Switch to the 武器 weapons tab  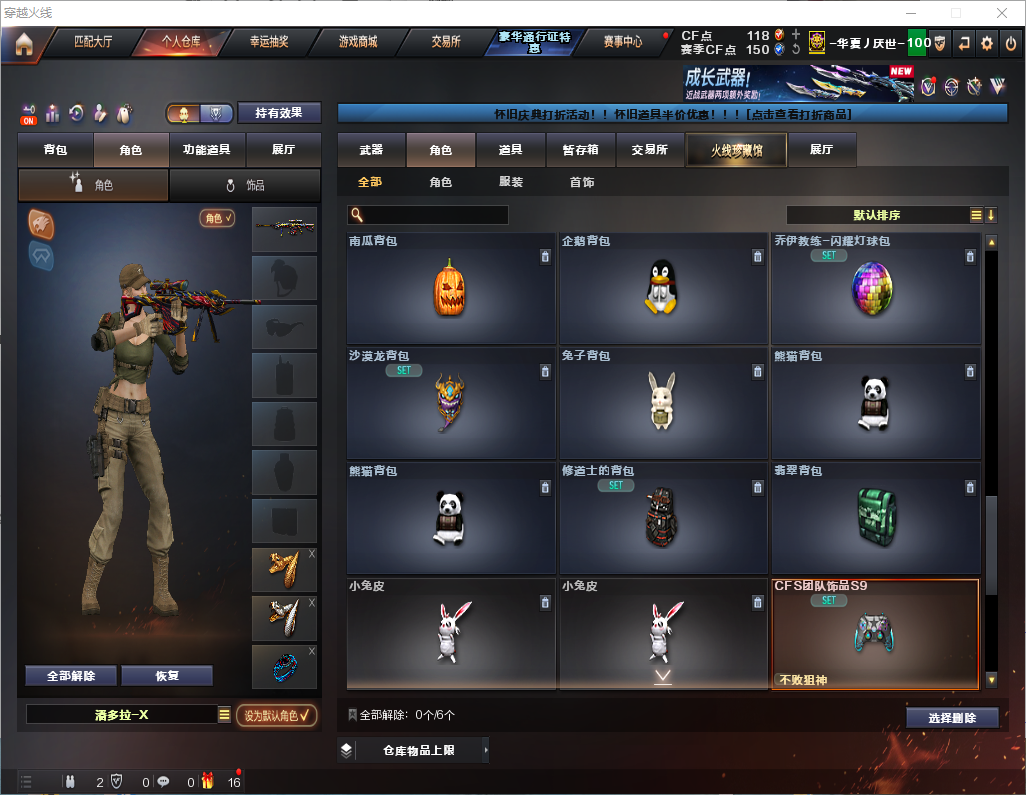point(371,150)
